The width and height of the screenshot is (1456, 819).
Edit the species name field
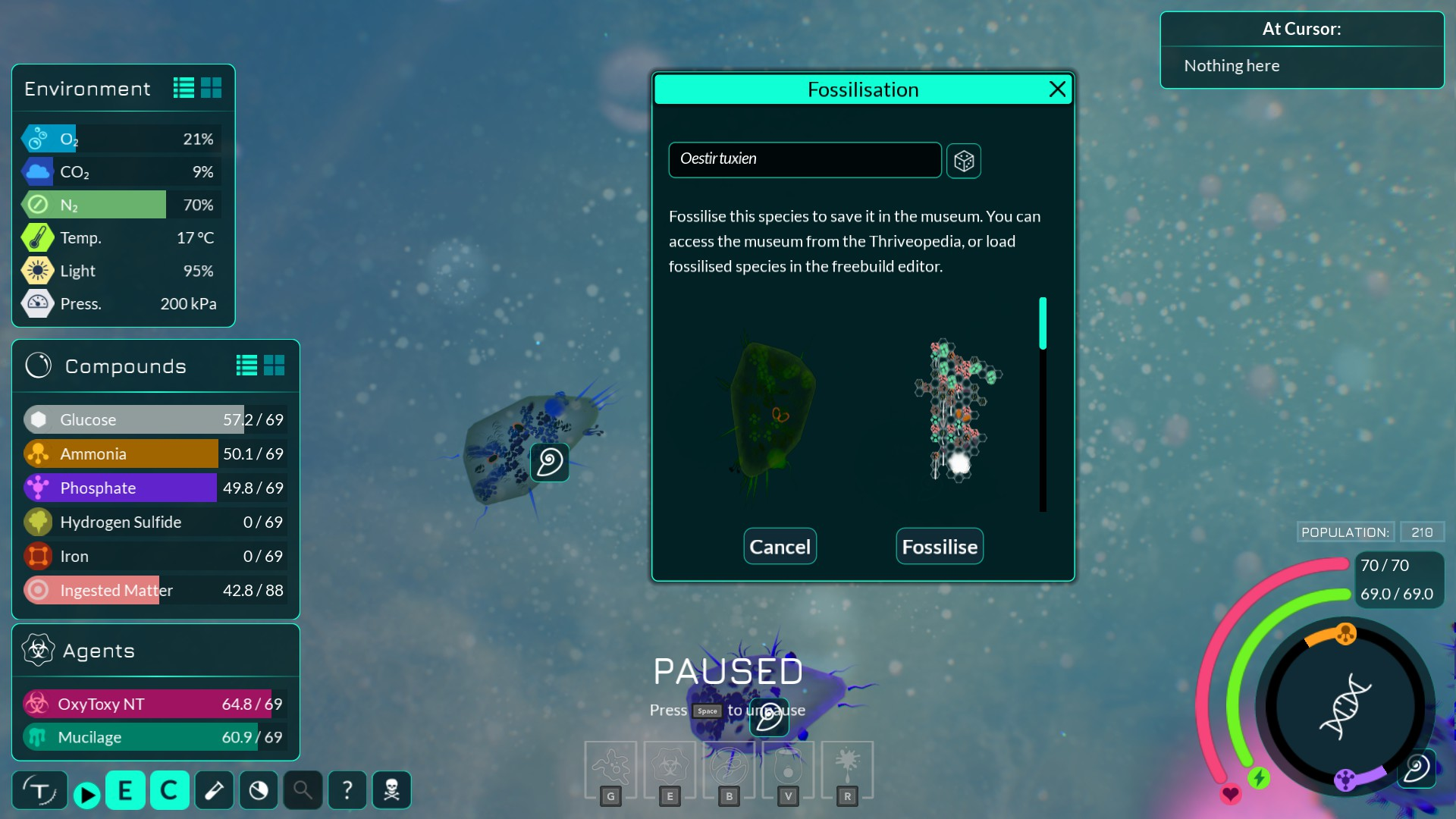805,159
